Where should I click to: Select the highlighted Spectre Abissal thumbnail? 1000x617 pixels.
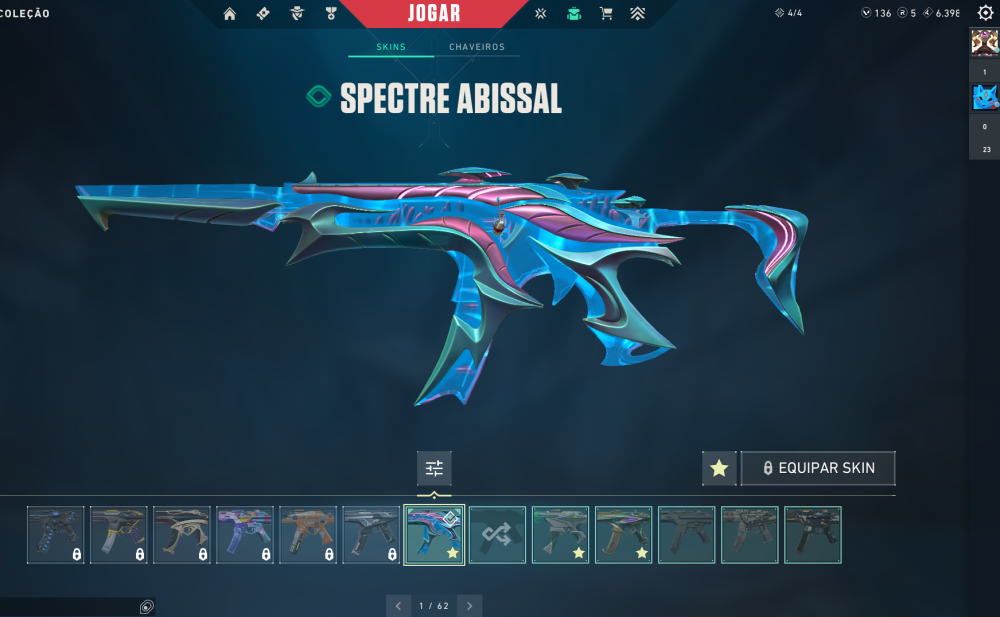pos(434,535)
